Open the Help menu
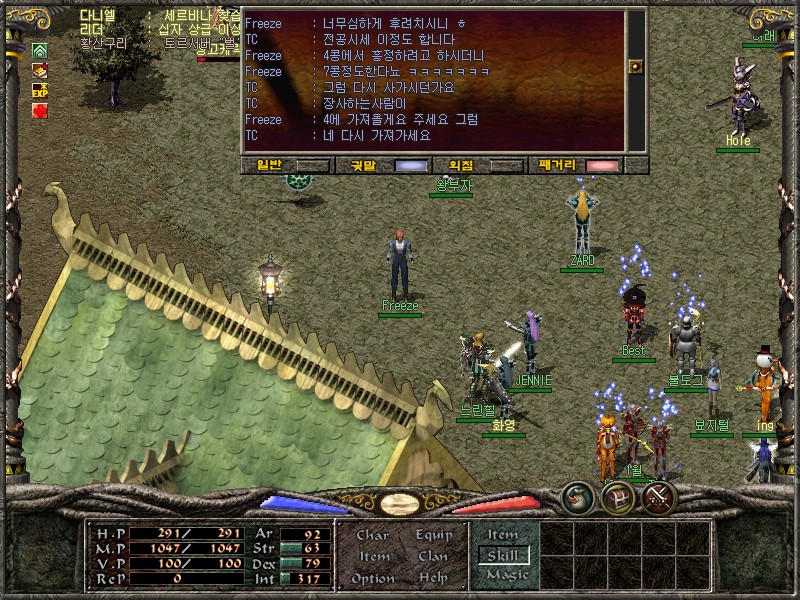Screen dimensions: 800x600 click(434, 578)
